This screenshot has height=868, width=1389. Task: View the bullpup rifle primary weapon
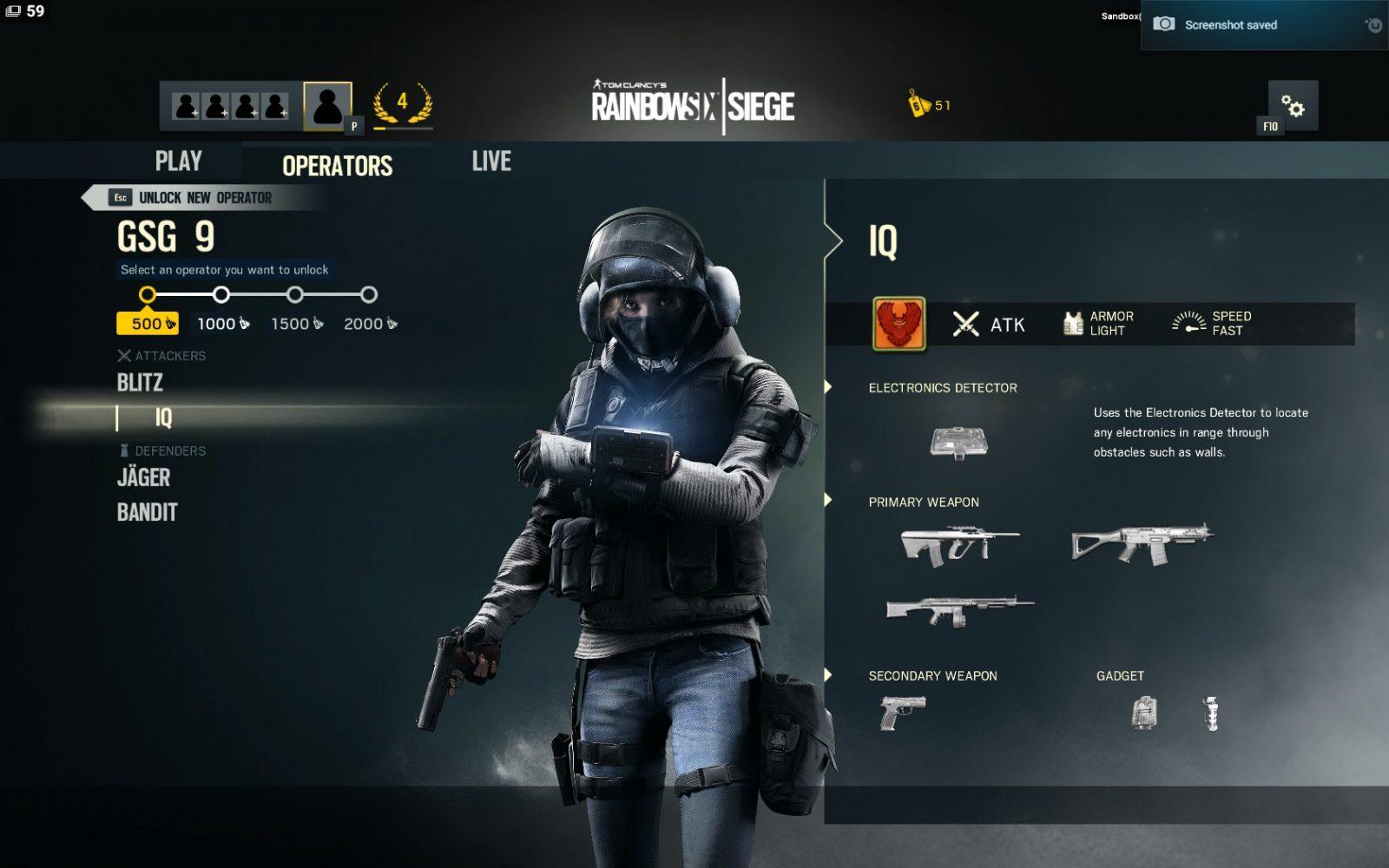click(x=960, y=546)
